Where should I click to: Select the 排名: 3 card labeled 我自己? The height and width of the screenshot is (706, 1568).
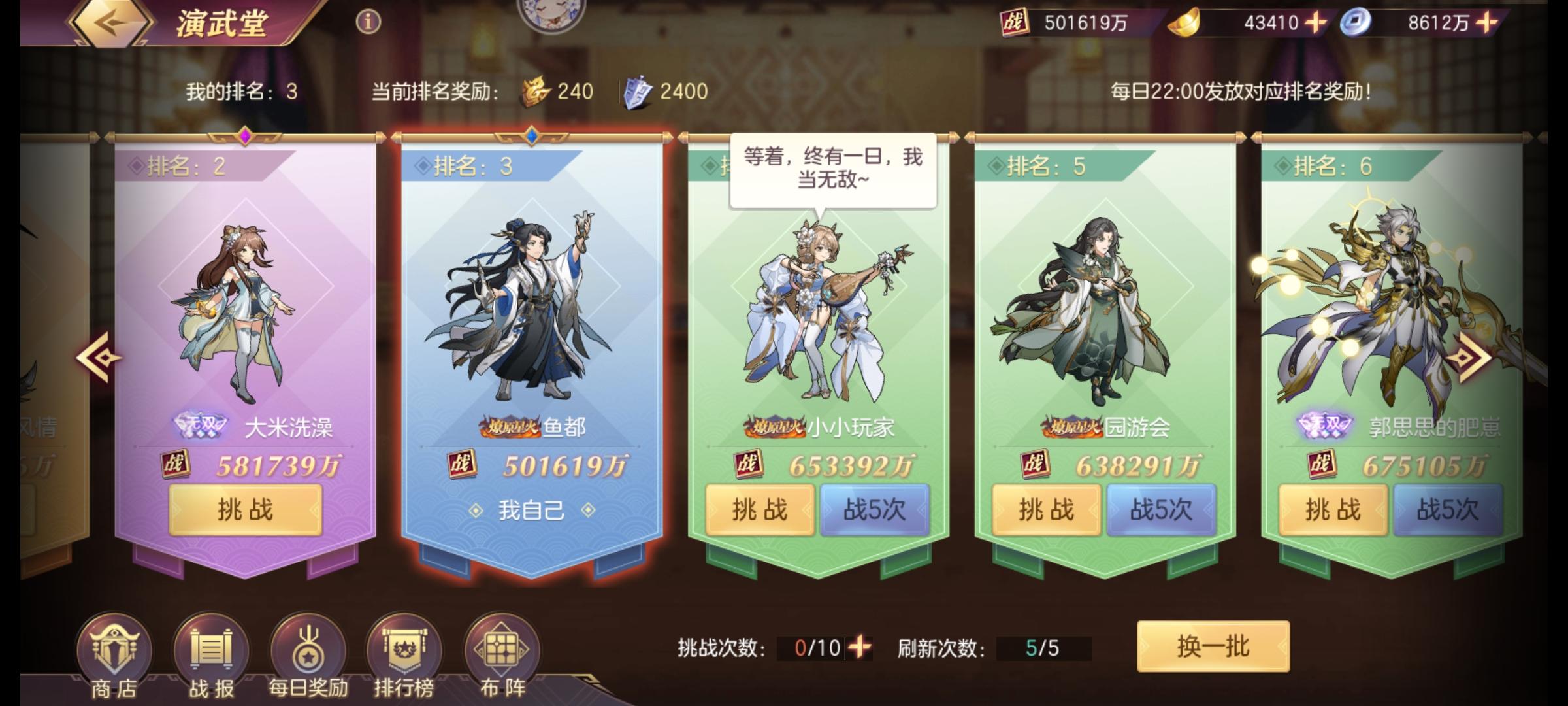coord(536,327)
